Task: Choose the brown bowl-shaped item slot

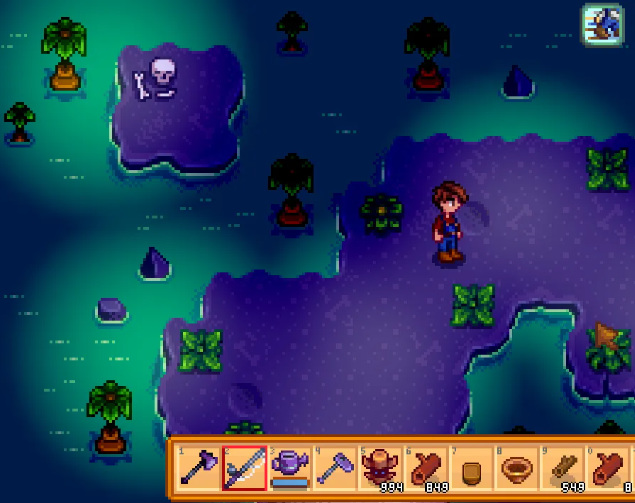Action: (520, 468)
